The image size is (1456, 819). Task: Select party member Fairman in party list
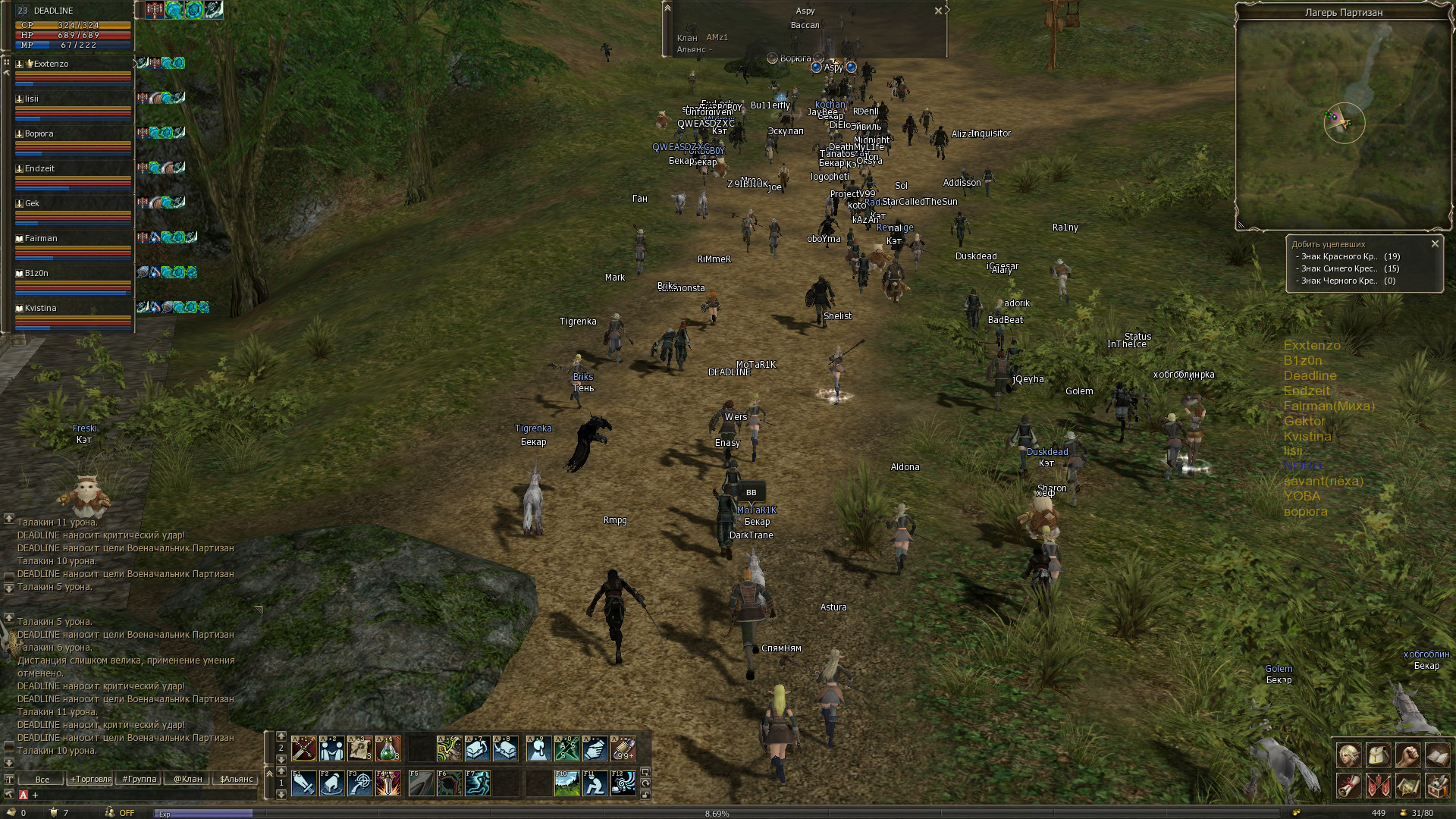click(x=41, y=238)
